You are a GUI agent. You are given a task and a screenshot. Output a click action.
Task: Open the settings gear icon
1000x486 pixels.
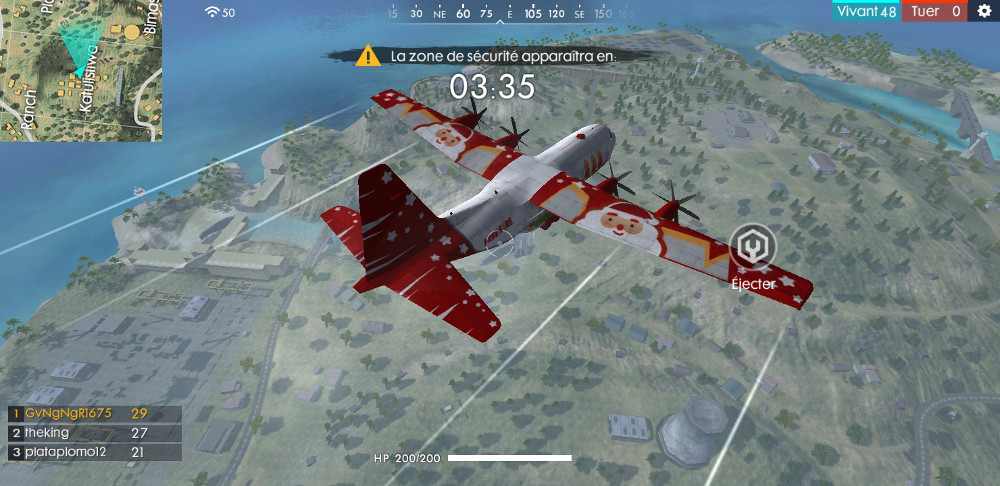coord(984,12)
